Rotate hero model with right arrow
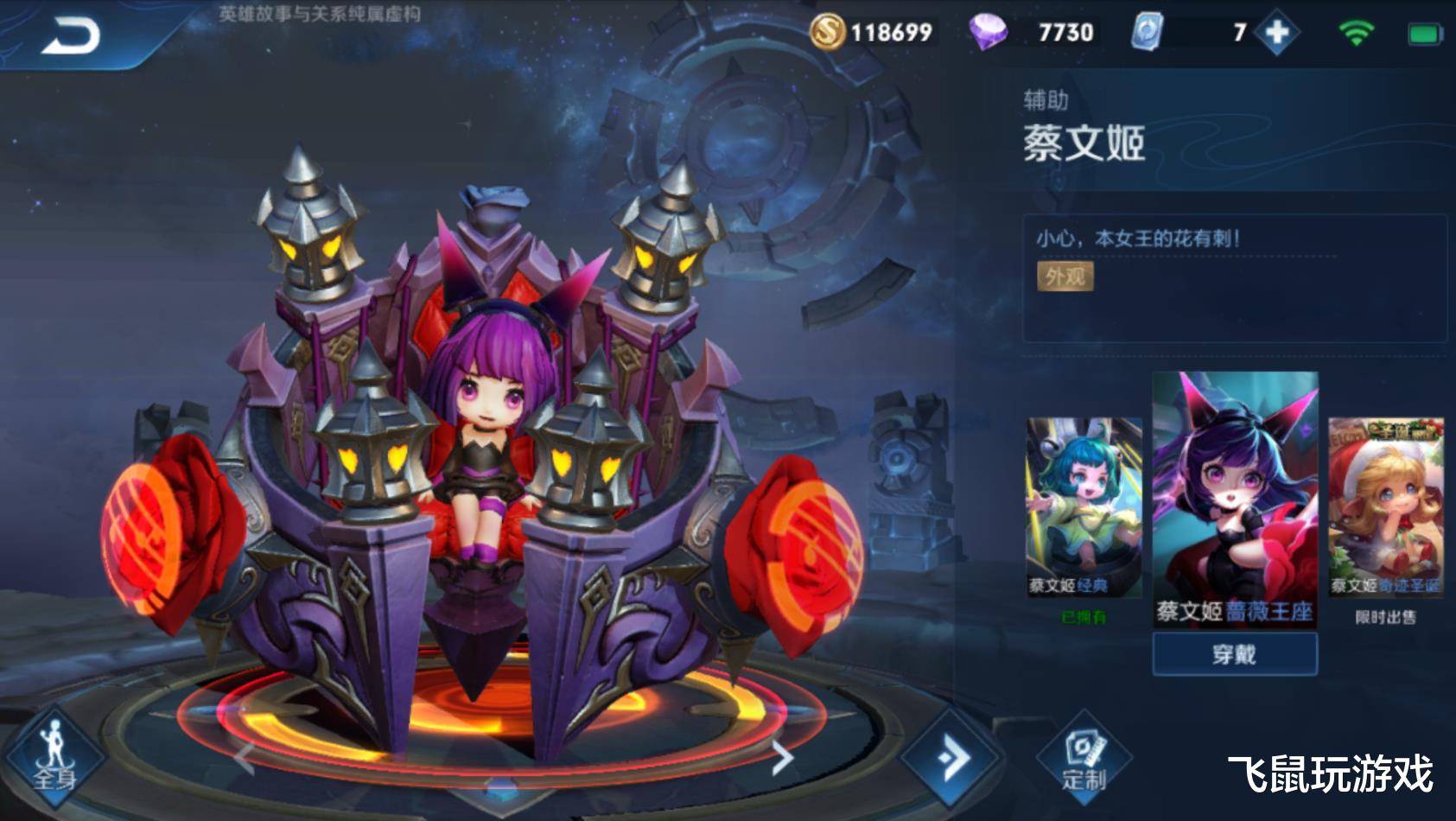This screenshot has height=821, width=1456. point(781,758)
